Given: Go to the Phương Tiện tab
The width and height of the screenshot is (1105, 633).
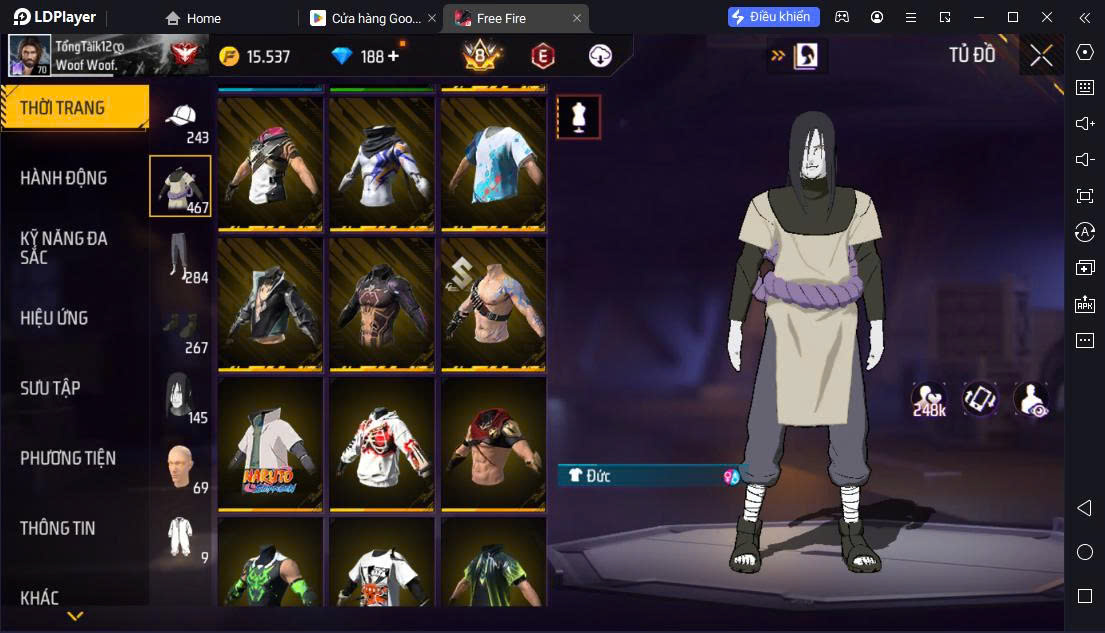Looking at the screenshot, I should (x=68, y=458).
